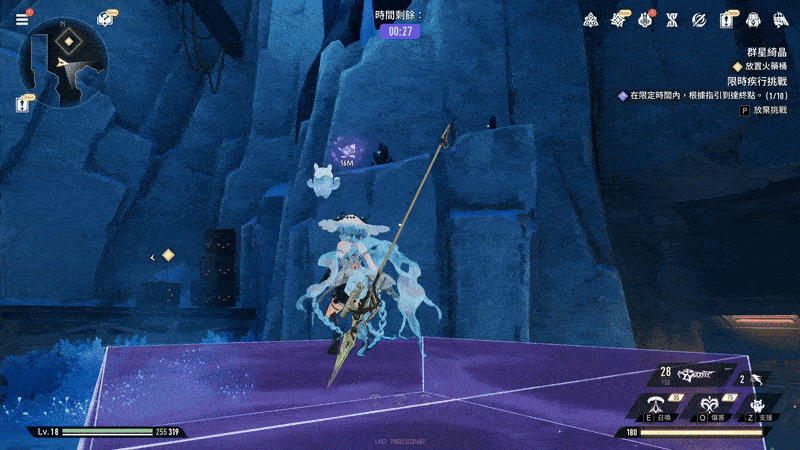Image resolution: width=800 pixels, height=450 pixels.
Task: Click the exclamation notice card below the minimap
Action: (x=23, y=102)
